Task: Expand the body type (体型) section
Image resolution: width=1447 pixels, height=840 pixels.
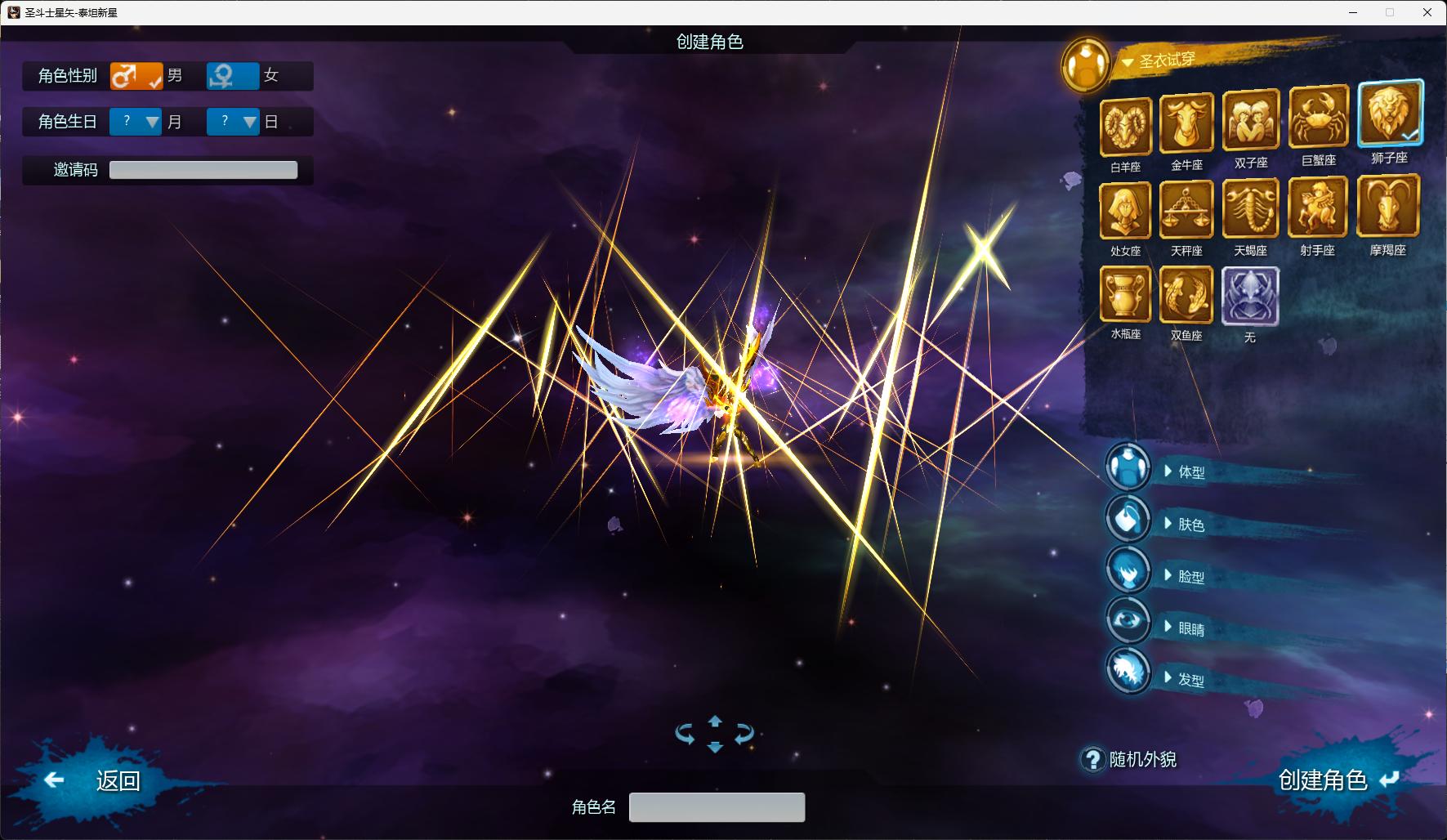Action: 1190,471
